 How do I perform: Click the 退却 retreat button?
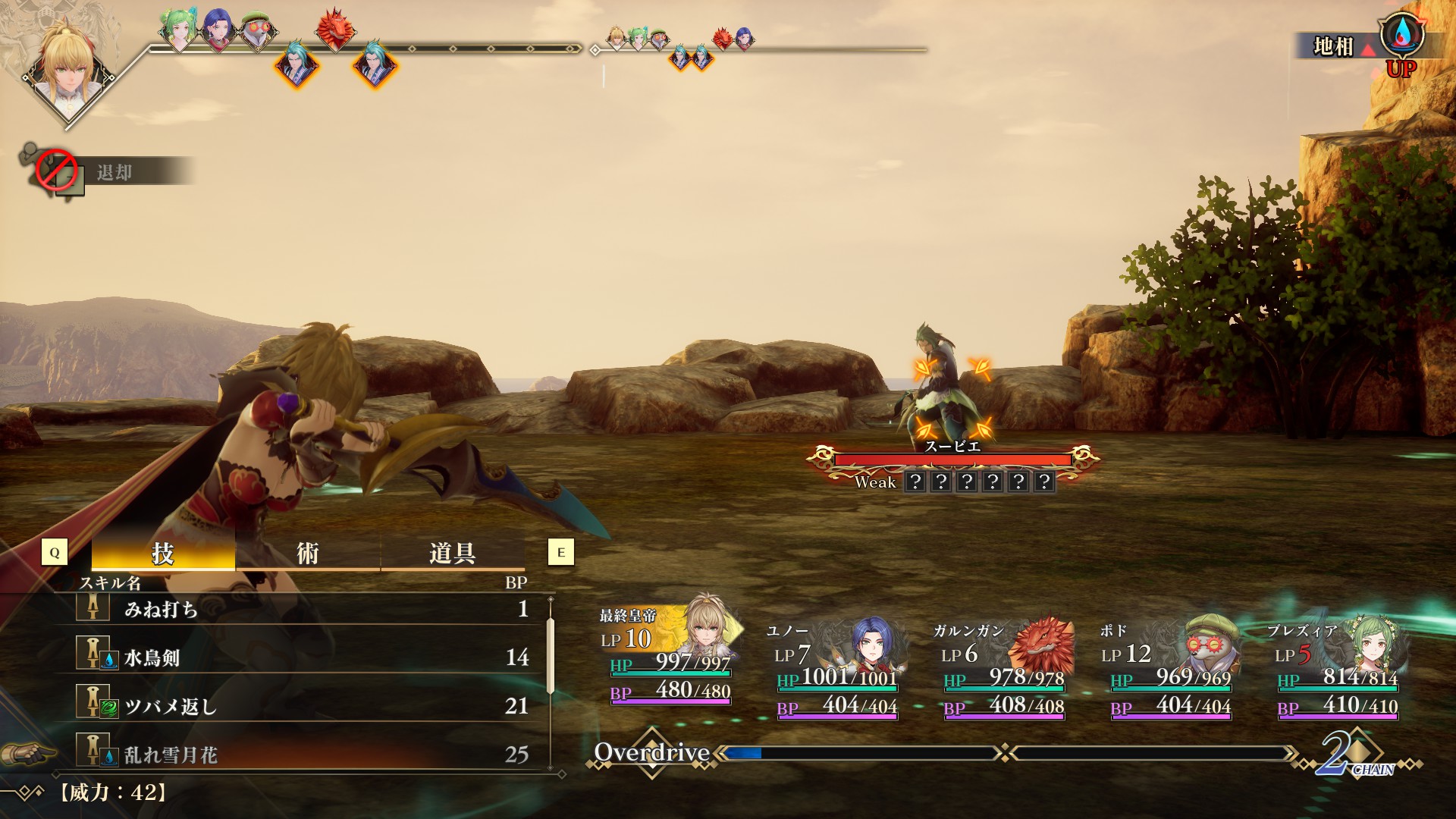pyautogui.click(x=114, y=173)
